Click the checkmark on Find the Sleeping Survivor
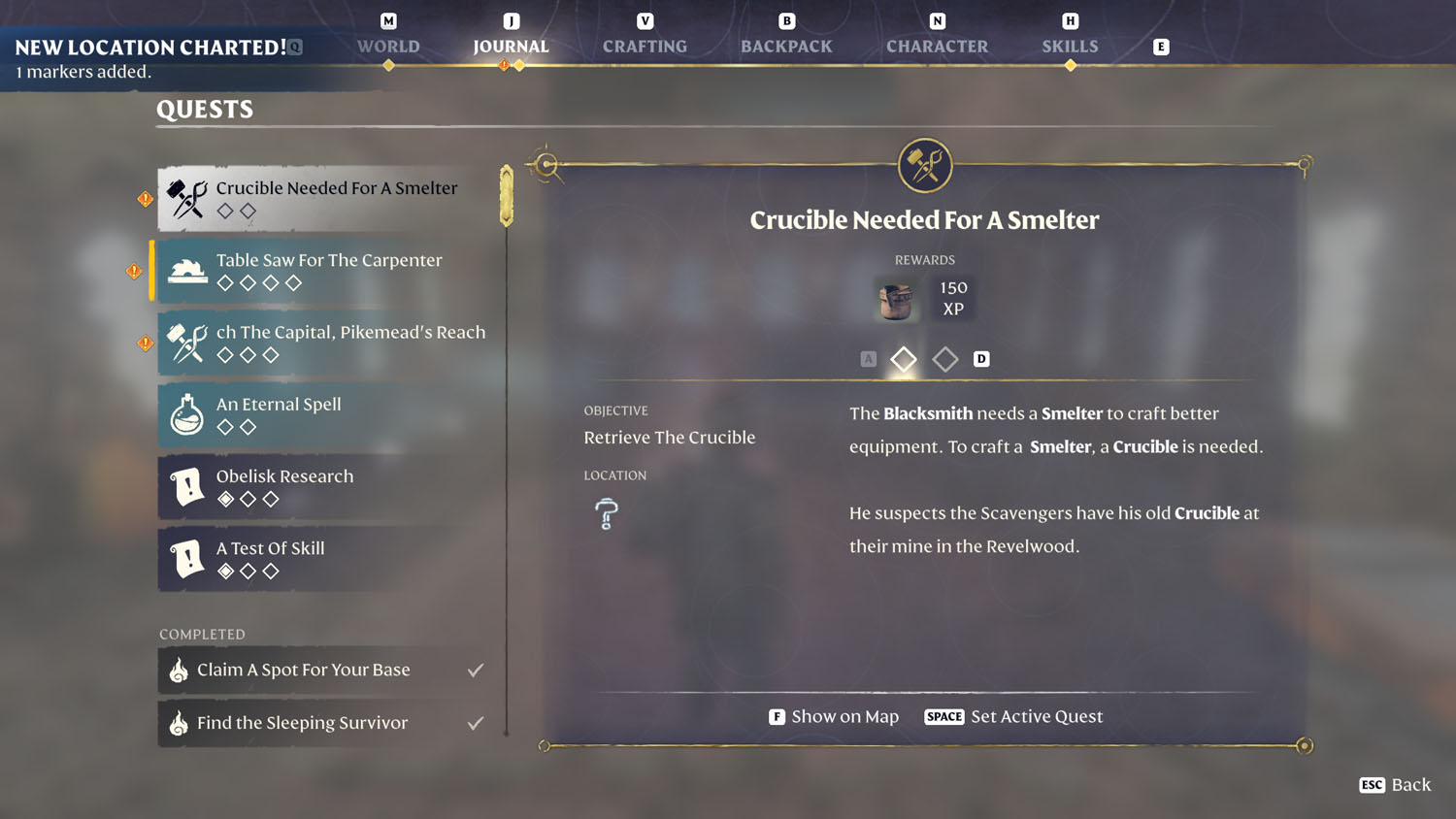 click(475, 722)
